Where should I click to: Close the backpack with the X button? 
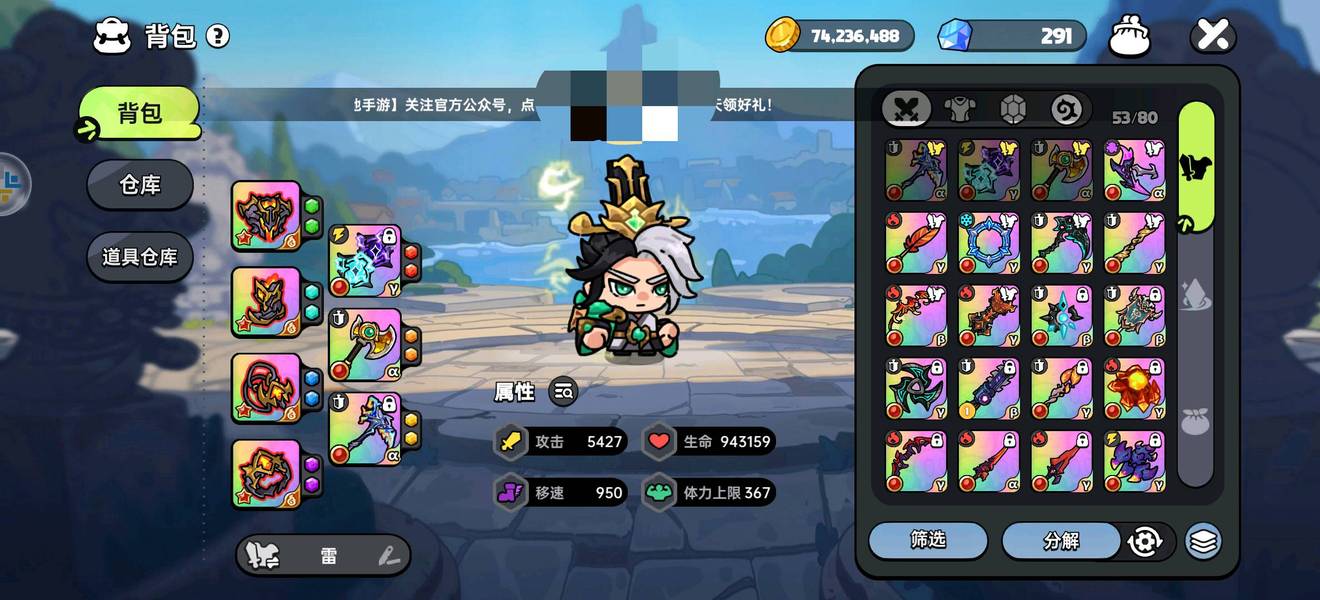[1213, 37]
